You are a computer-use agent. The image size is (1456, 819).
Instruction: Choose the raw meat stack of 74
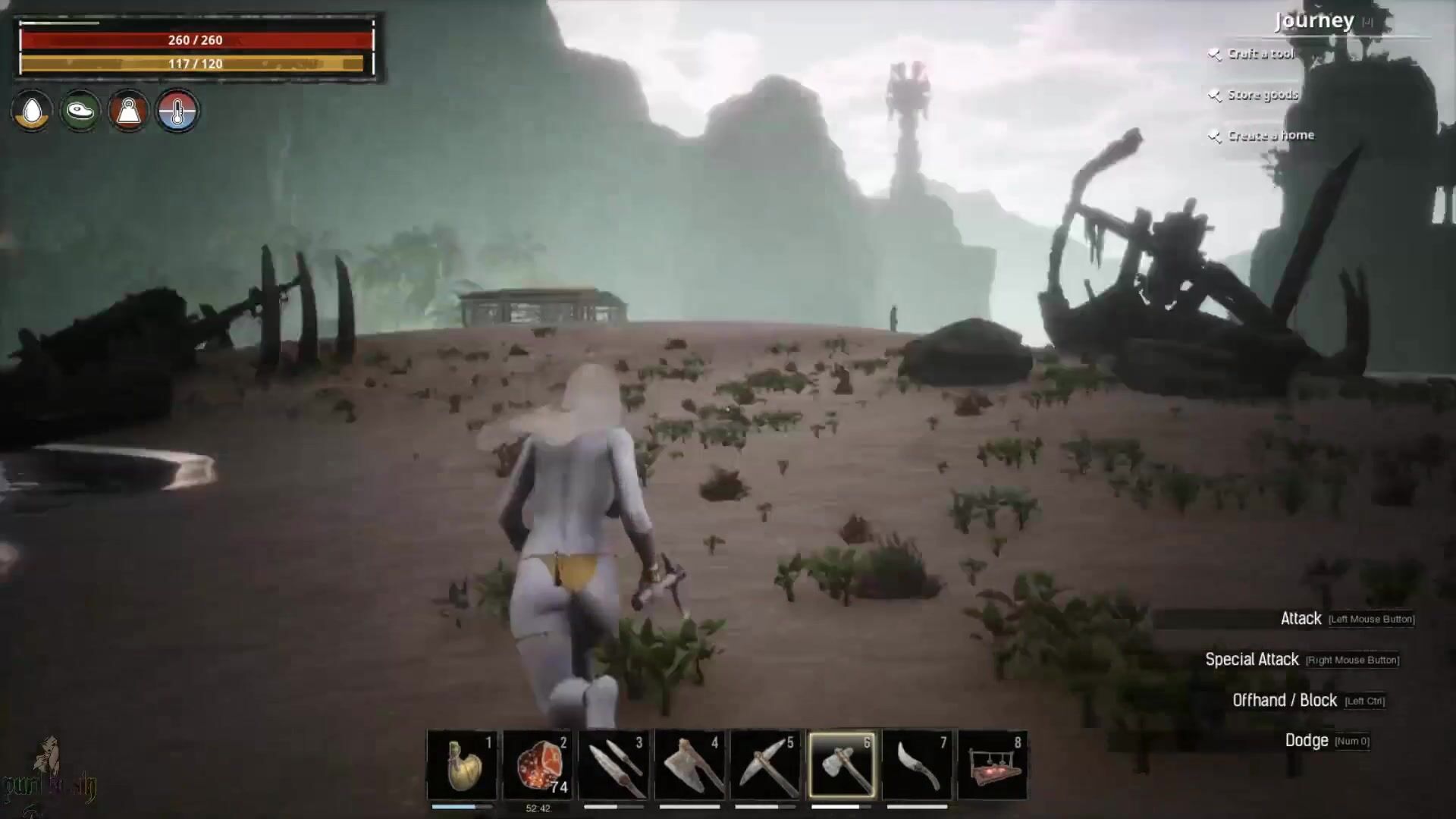click(x=538, y=764)
